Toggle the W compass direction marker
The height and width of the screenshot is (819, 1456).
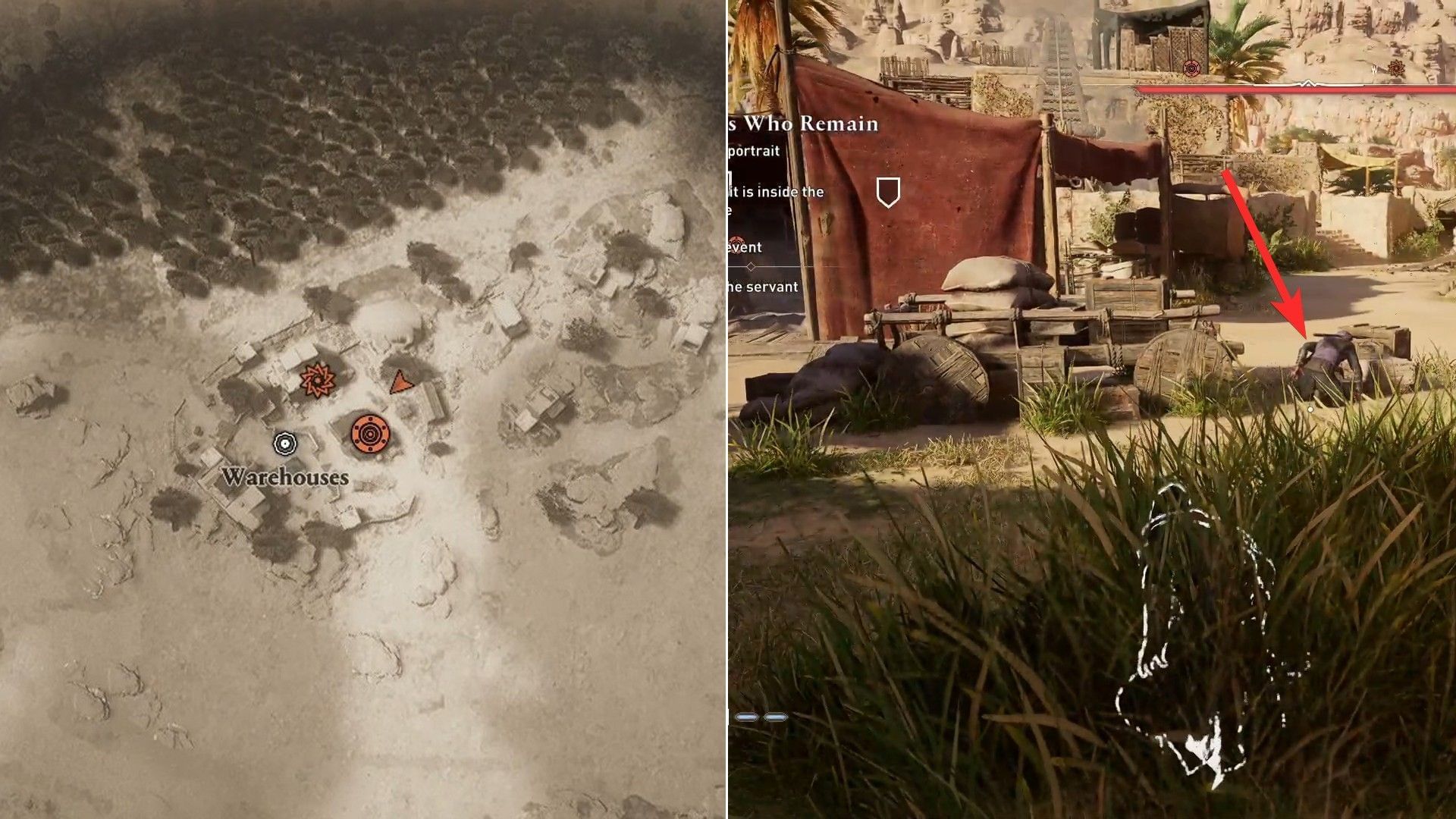(1374, 69)
